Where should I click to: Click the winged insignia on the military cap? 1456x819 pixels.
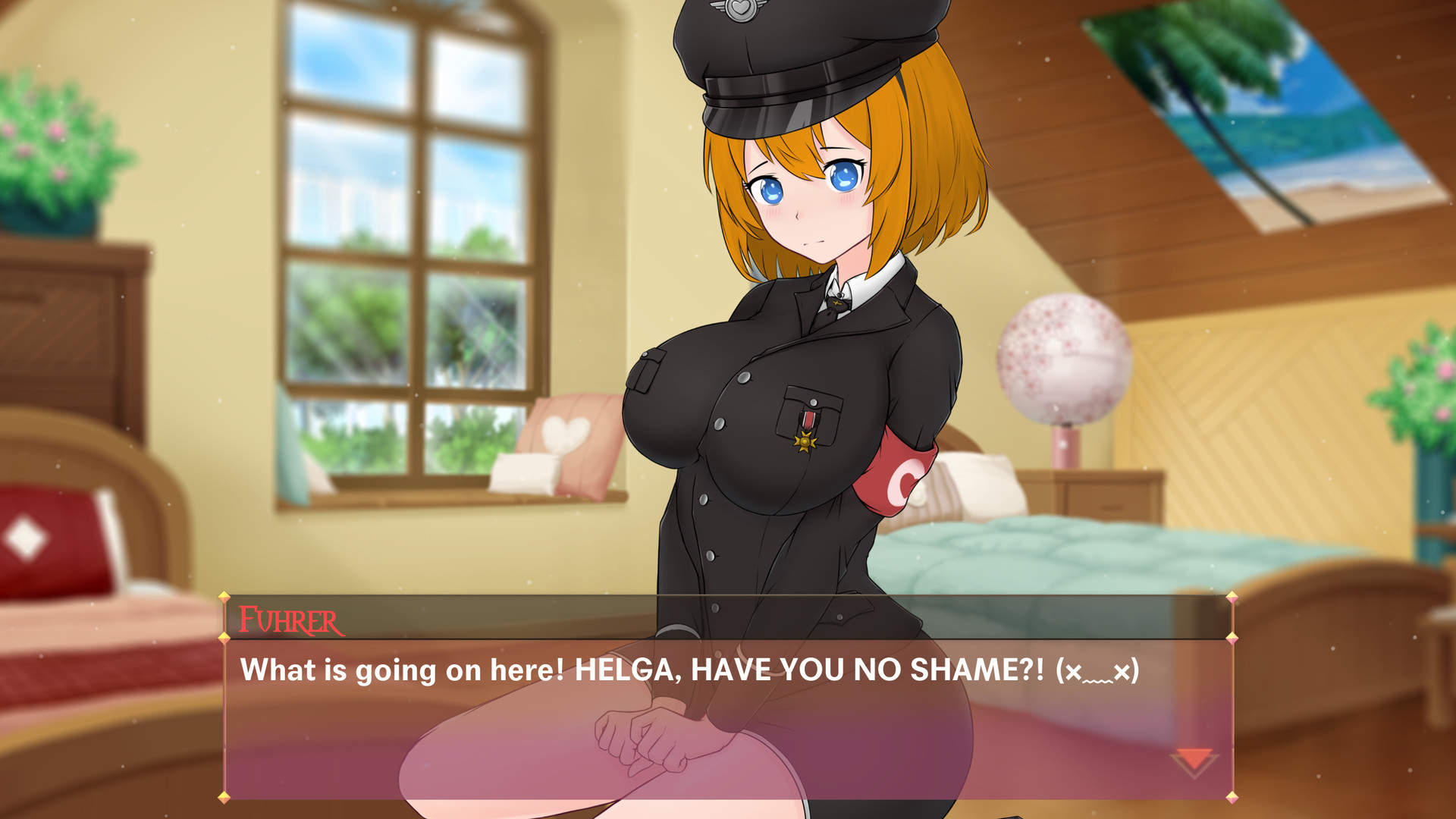click(739, 11)
